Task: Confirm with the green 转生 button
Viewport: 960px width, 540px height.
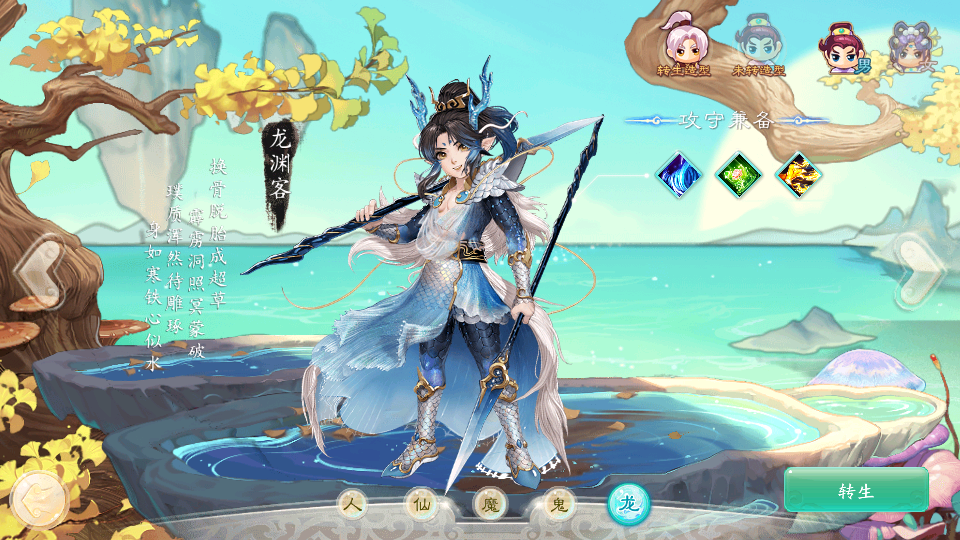Action: click(856, 490)
